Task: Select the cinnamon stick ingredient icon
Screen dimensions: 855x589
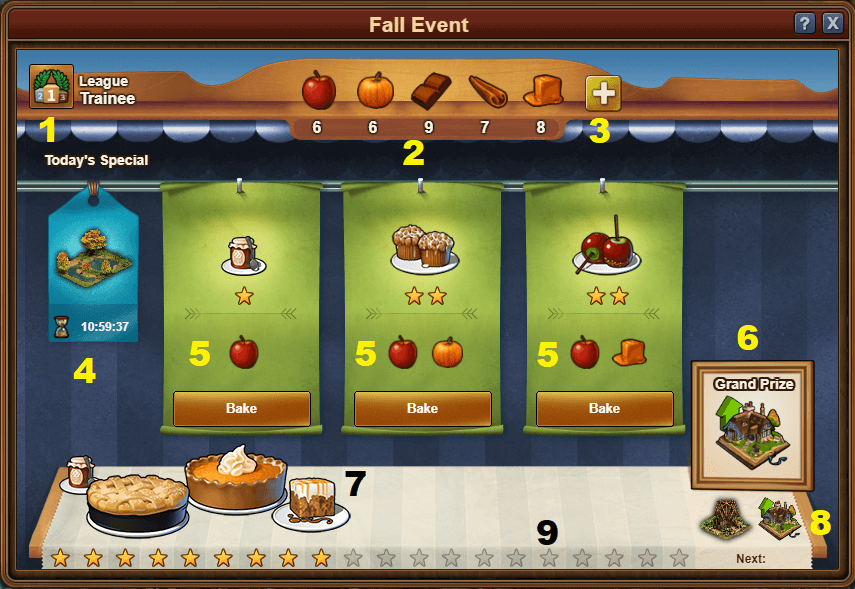Action: pos(487,92)
